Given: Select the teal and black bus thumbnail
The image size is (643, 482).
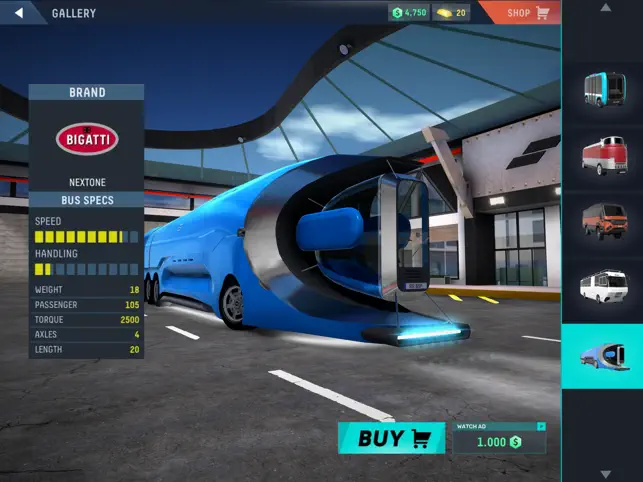Looking at the screenshot, I should click(603, 89).
